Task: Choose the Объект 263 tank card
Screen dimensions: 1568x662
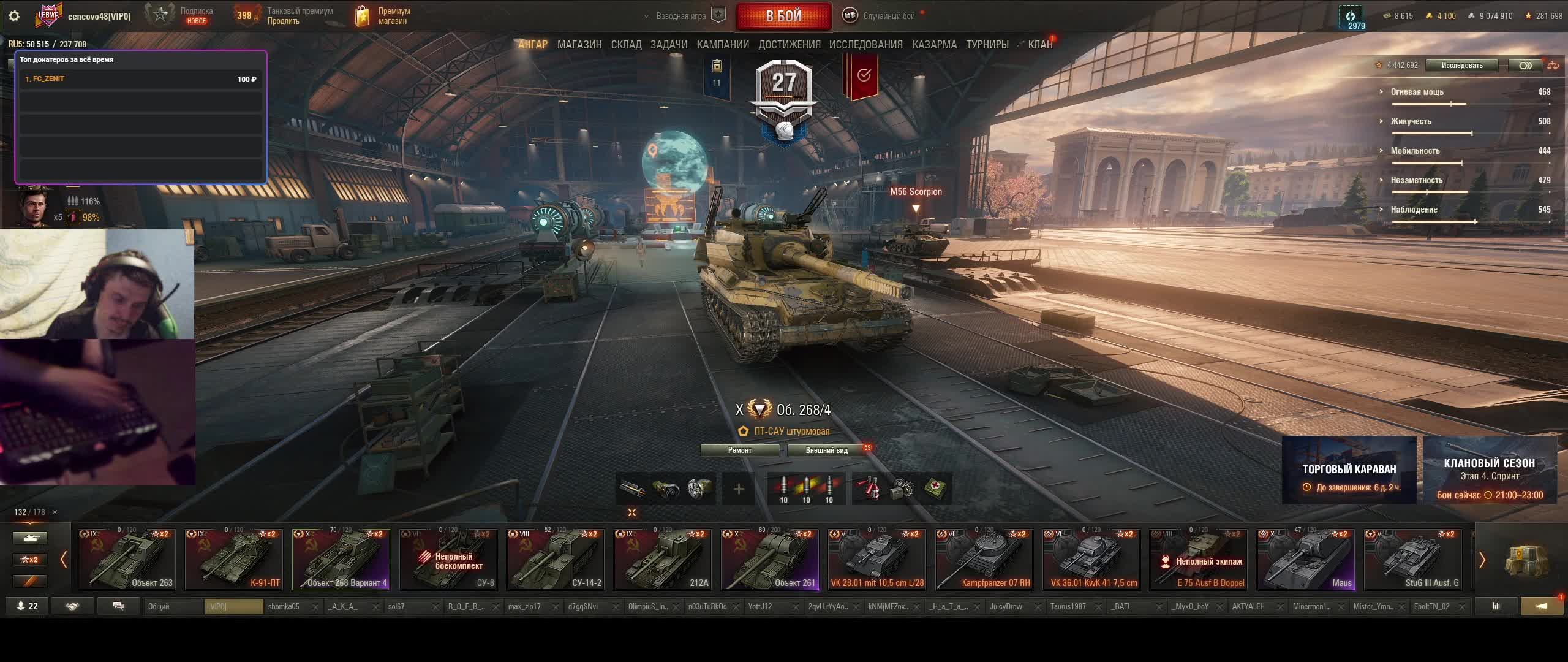Action: pos(127,559)
